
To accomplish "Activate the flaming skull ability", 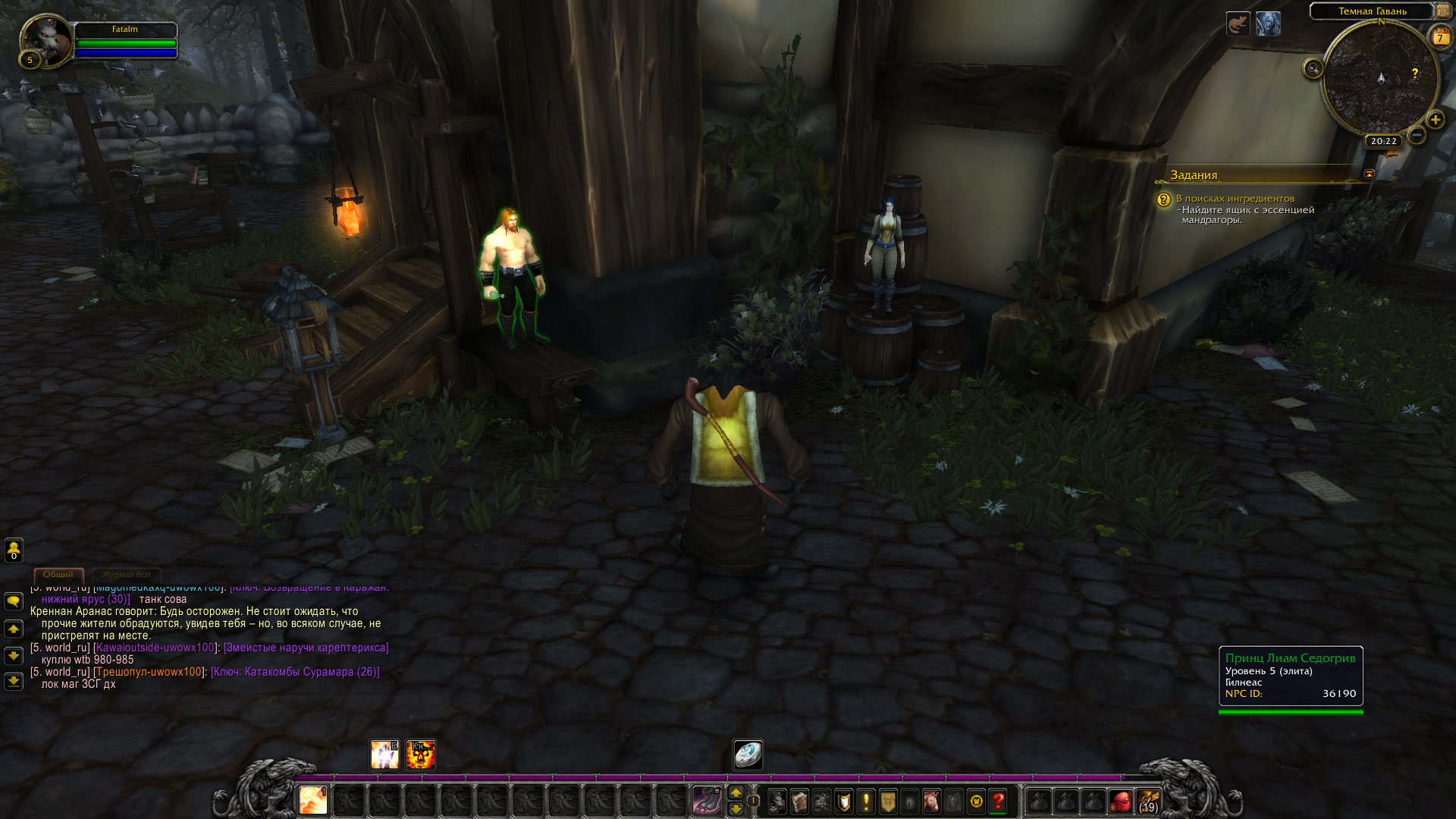I will pos(421,755).
